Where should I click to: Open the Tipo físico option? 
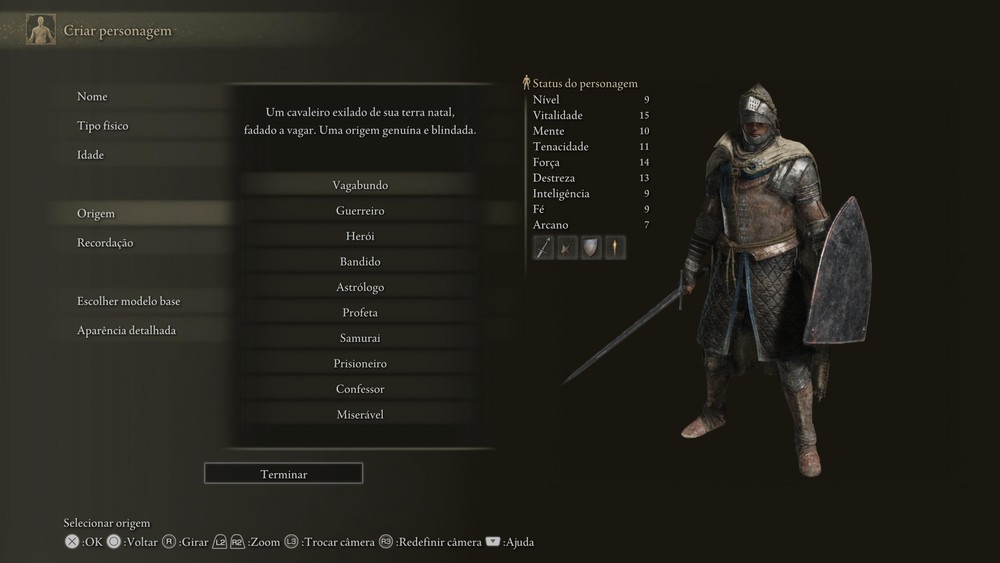103,126
